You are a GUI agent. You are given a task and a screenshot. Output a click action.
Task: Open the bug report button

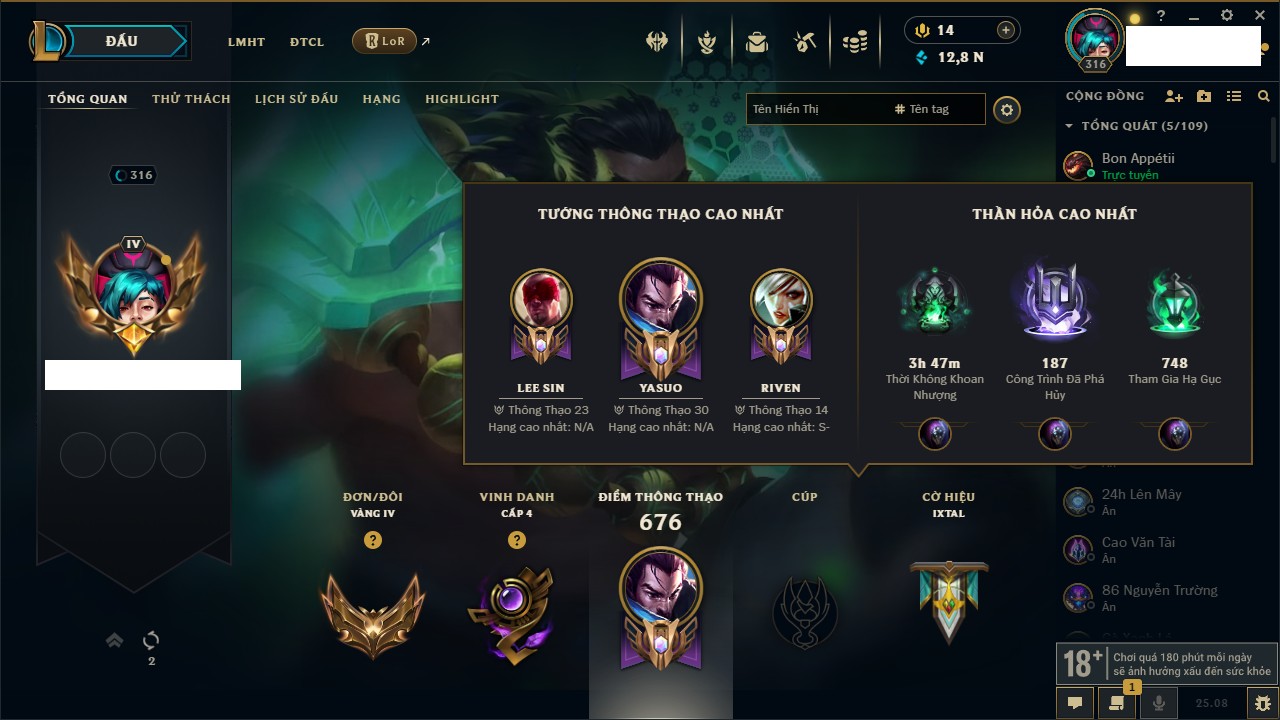[x=1262, y=703]
